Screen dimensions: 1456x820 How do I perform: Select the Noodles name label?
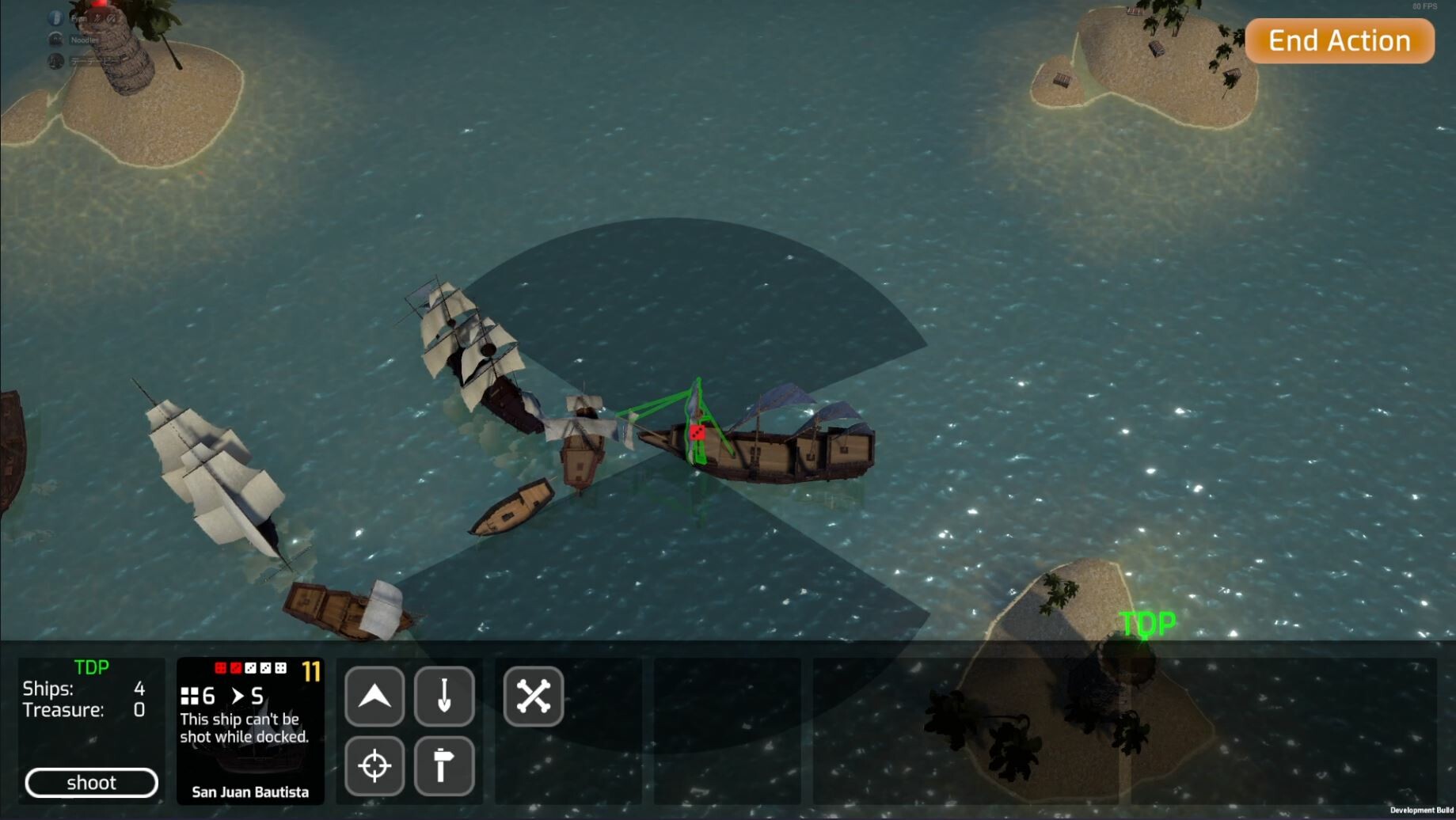click(x=82, y=40)
